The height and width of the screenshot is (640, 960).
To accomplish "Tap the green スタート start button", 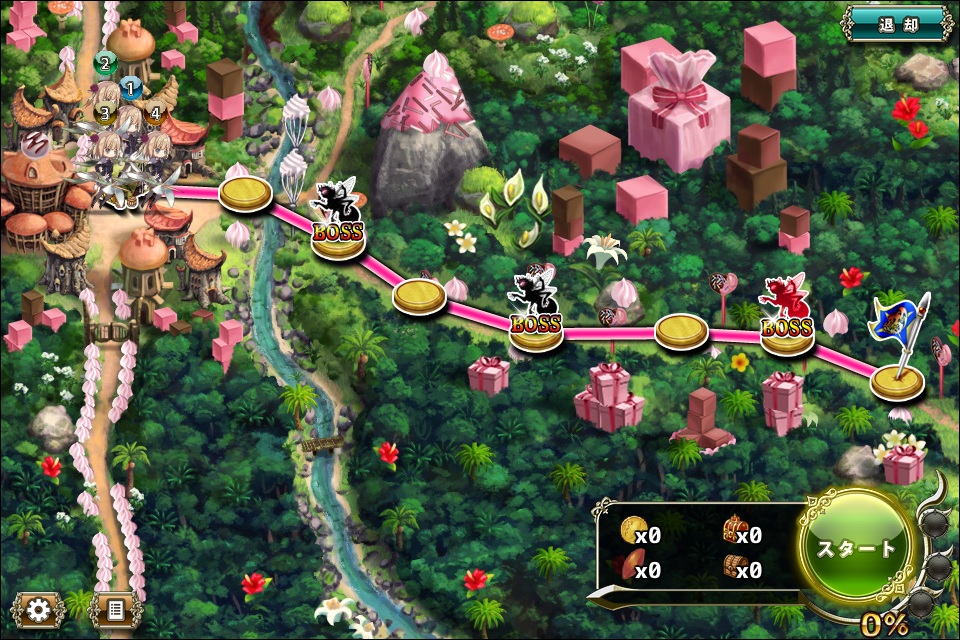I will point(857,548).
